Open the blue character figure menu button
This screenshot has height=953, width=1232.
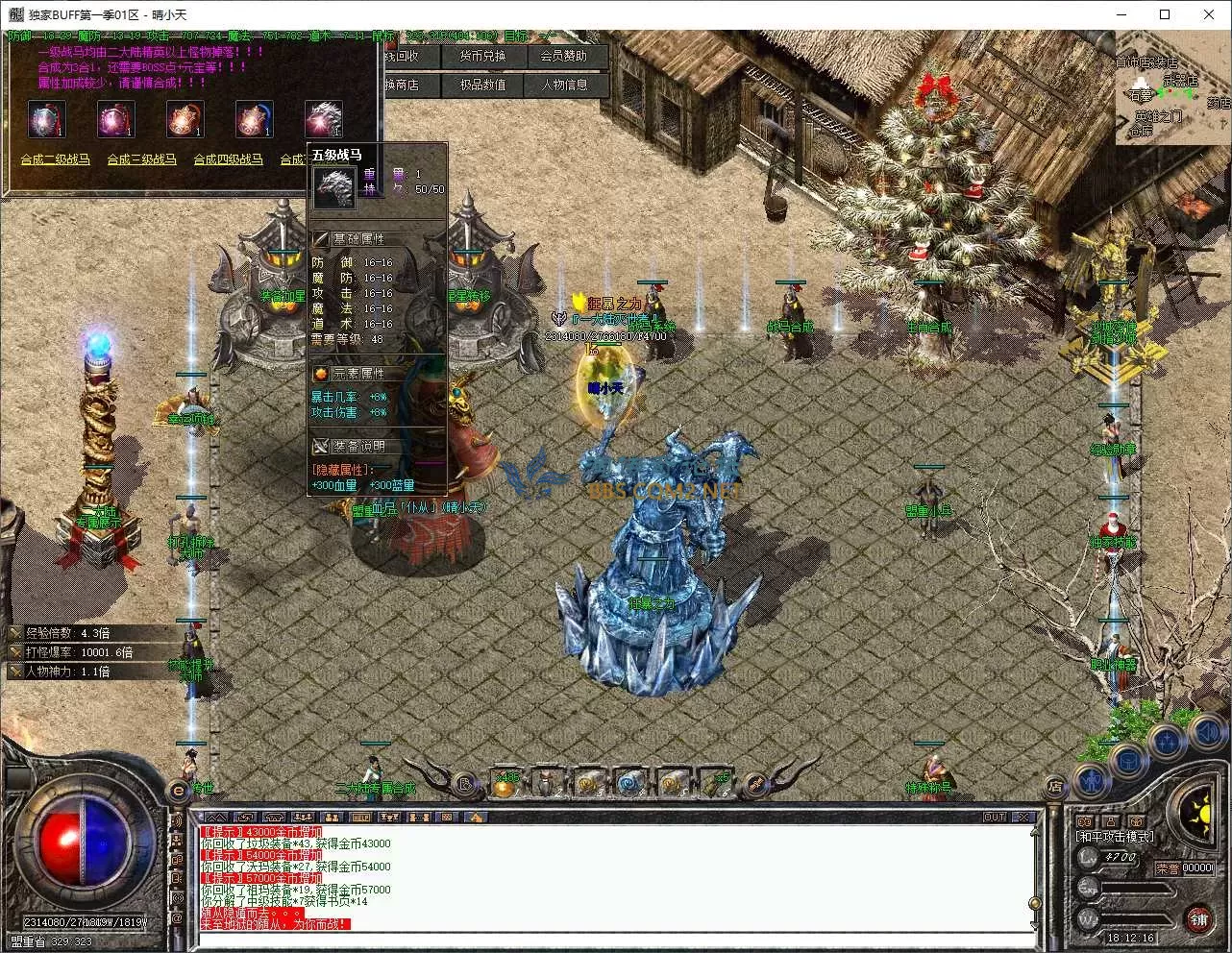1093,780
